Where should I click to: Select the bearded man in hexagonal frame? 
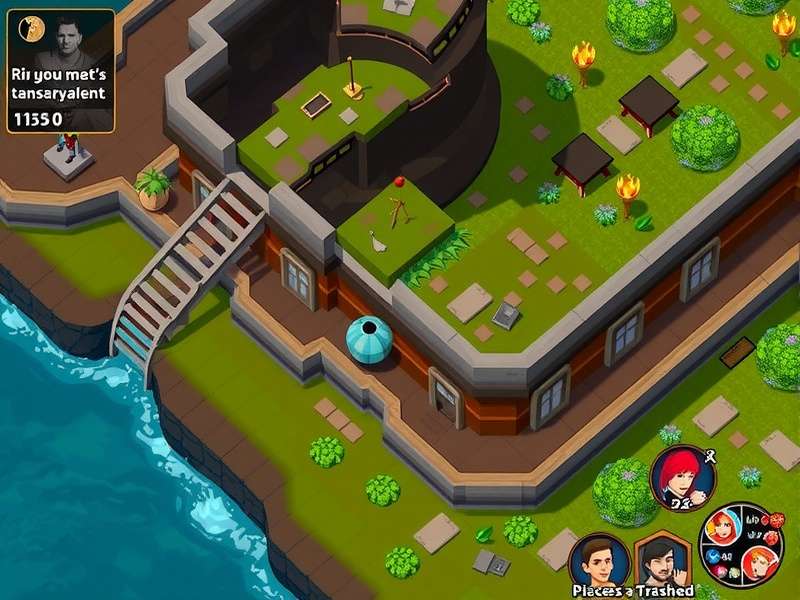[x=664, y=561]
